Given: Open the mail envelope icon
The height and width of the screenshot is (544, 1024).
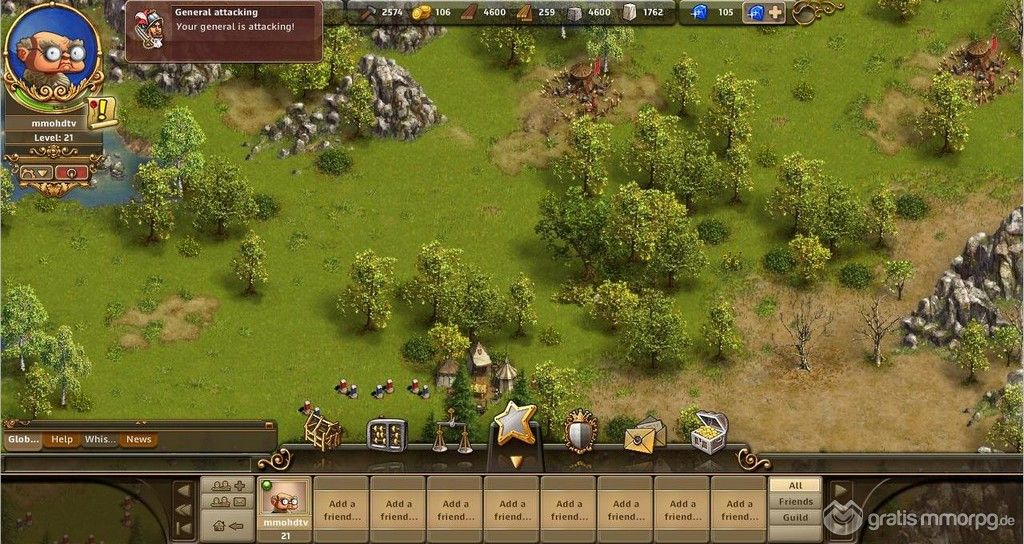Looking at the screenshot, I should [x=645, y=434].
